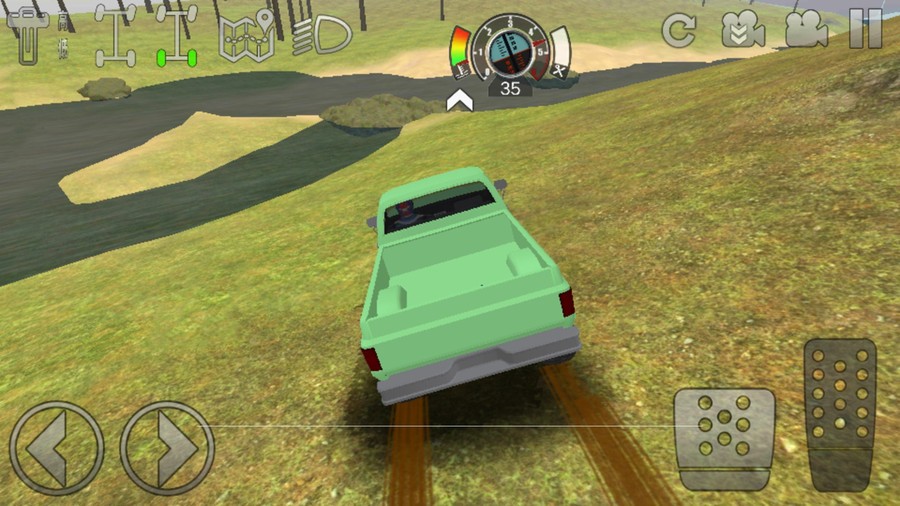The image size is (900, 506).
Task: Open the map with the location pin
Action: tap(246, 36)
